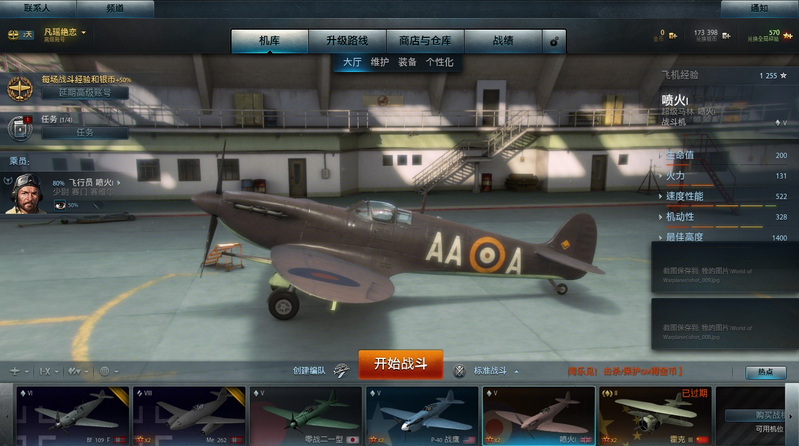This screenshot has width=799, height=446.
Task: Open the 频道 channels tab
Action: pyautogui.click(x=115, y=7)
